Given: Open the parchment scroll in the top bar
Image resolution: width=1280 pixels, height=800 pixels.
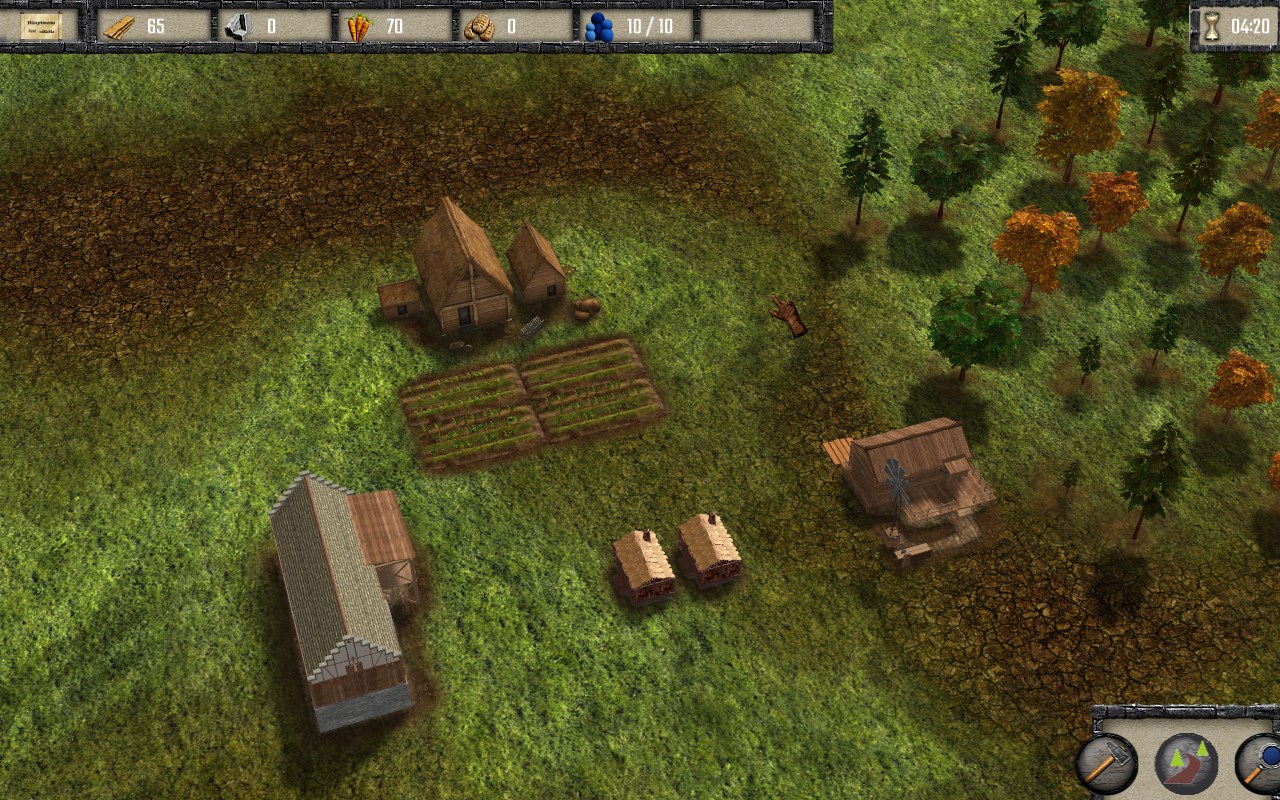Looking at the screenshot, I should [41, 26].
